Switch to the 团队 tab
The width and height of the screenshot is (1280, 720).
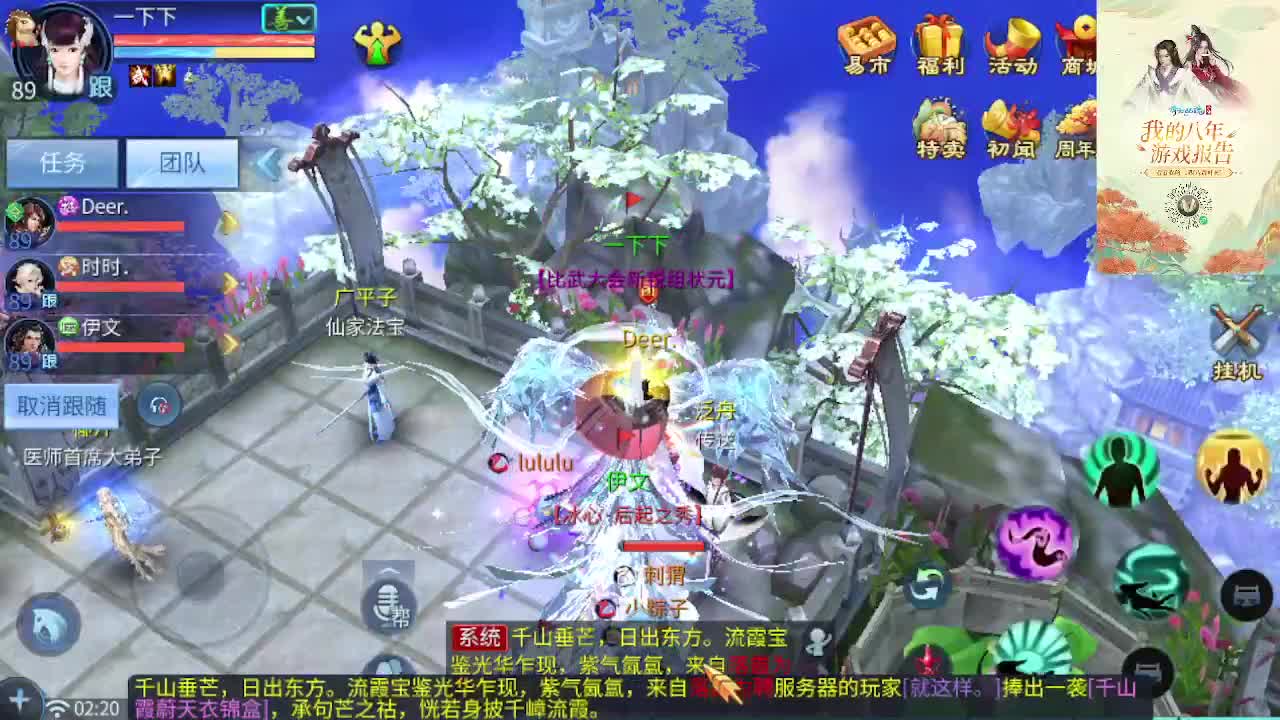(x=183, y=161)
